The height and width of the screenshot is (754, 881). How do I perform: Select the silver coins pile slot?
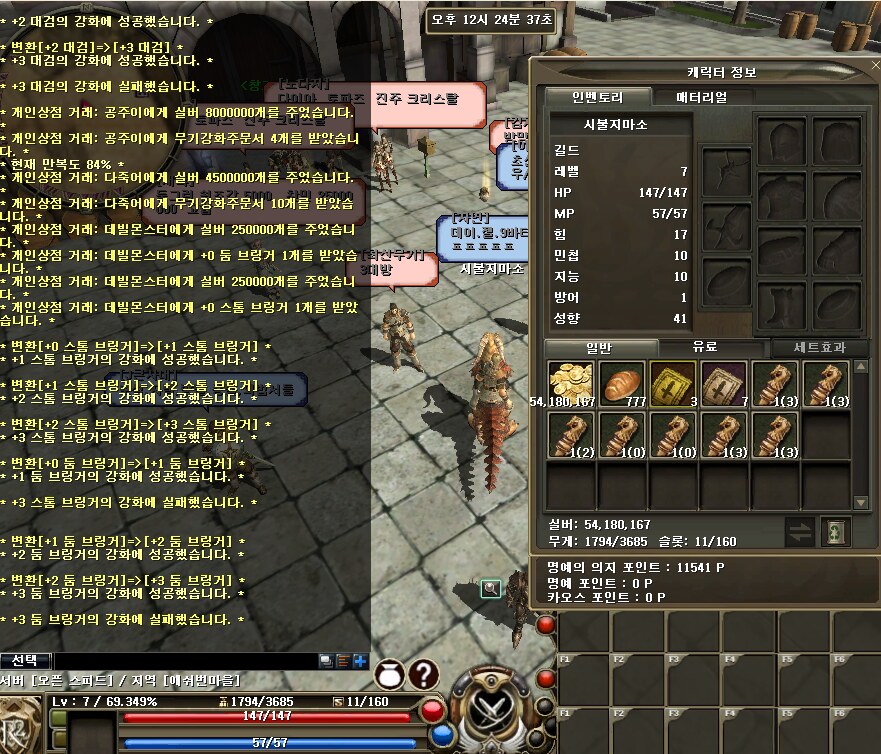coord(571,384)
